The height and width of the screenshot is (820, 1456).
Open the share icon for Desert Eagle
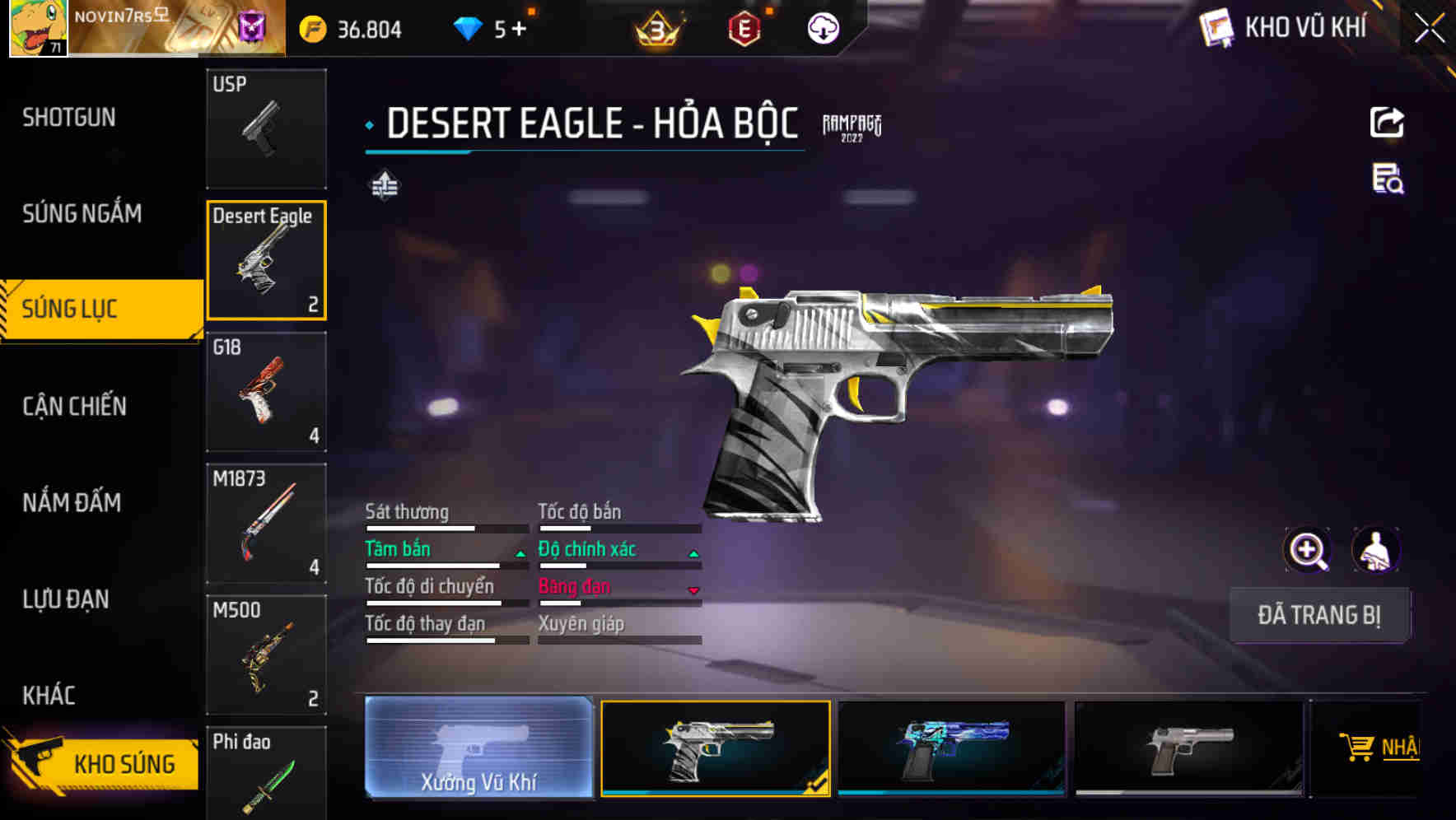tap(1388, 122)
